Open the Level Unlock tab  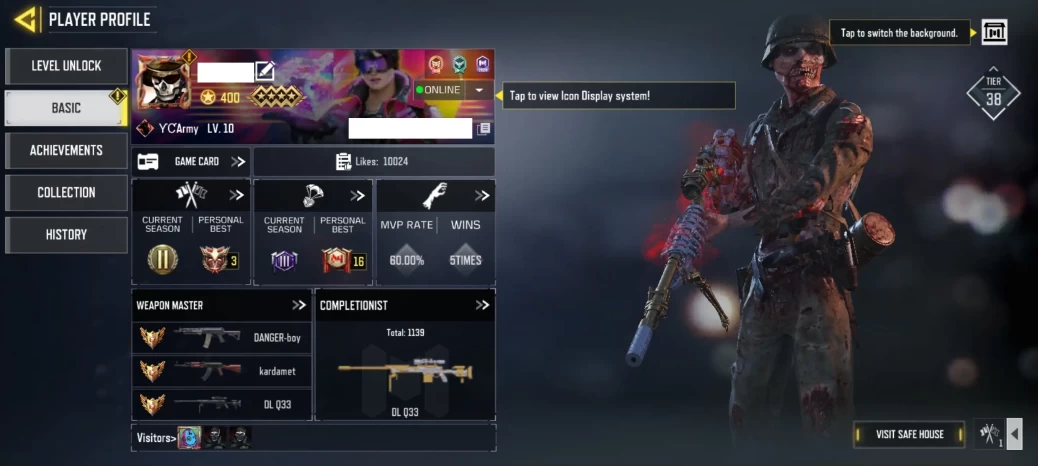[x=66, y=66]
